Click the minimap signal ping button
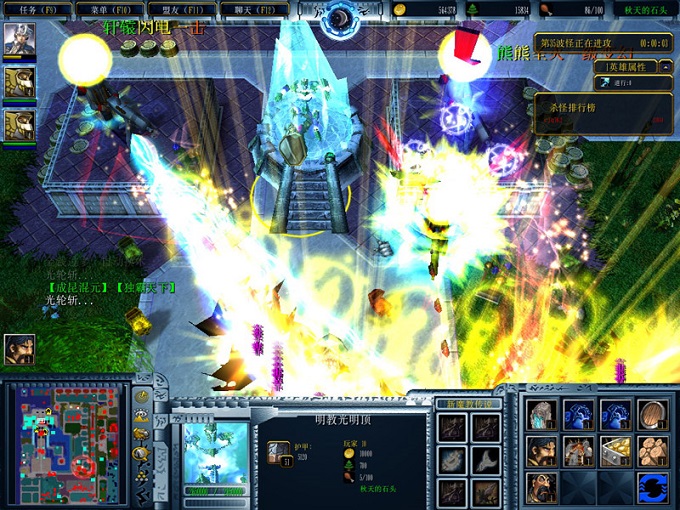The width and height of the screenshot is (680, 510). click(142, 396)
